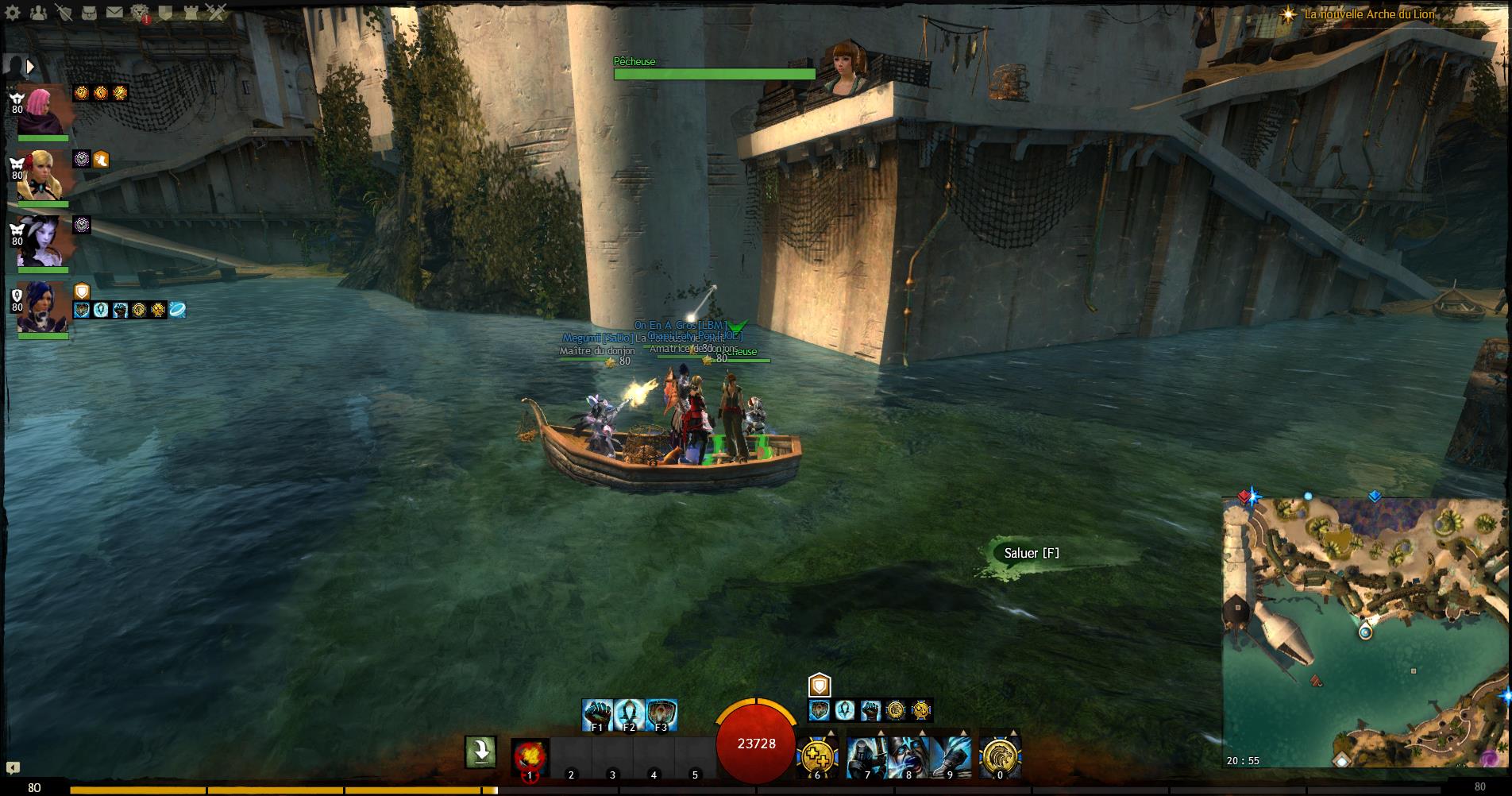
Task: Open the Black Lion Trading Post icon
Action: (x=140, y=12)
